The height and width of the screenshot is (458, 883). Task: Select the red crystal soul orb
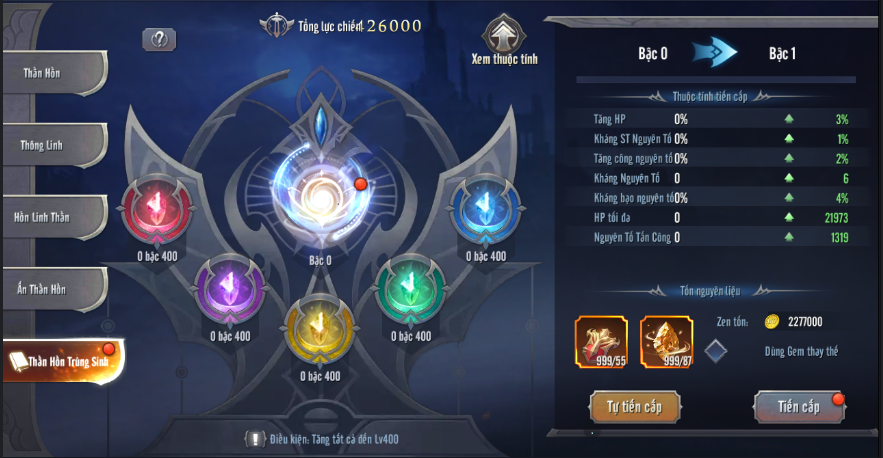pyautogui.click(x=154, y=210)
